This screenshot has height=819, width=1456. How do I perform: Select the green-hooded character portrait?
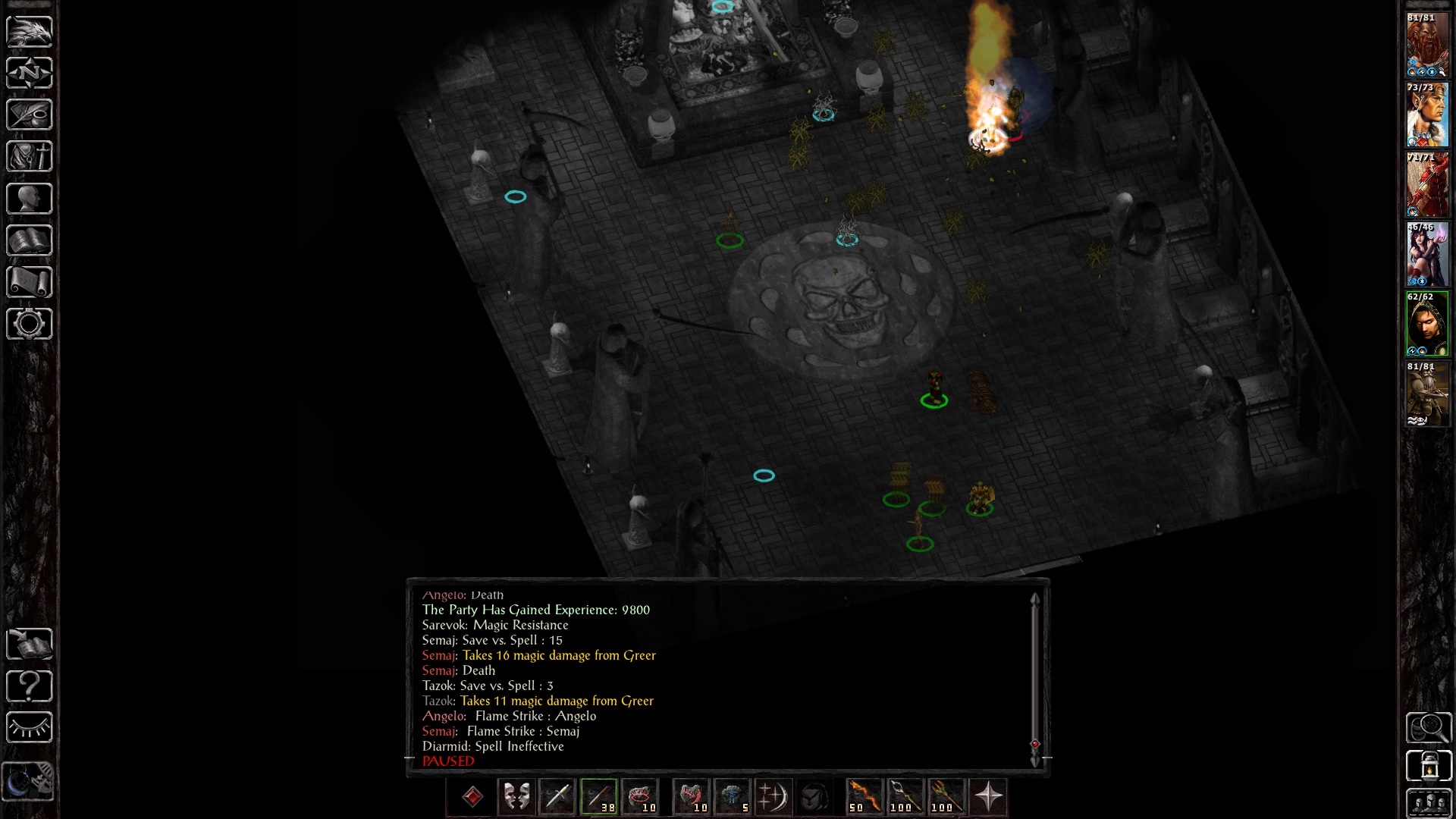pyautogui.click(x=1427, y=325)
